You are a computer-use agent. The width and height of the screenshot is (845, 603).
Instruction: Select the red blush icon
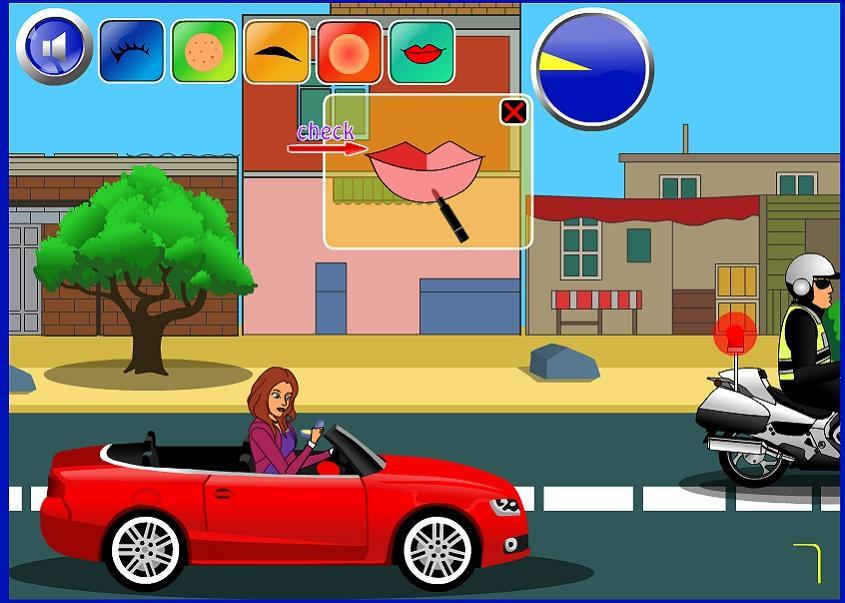pos(349,51)
